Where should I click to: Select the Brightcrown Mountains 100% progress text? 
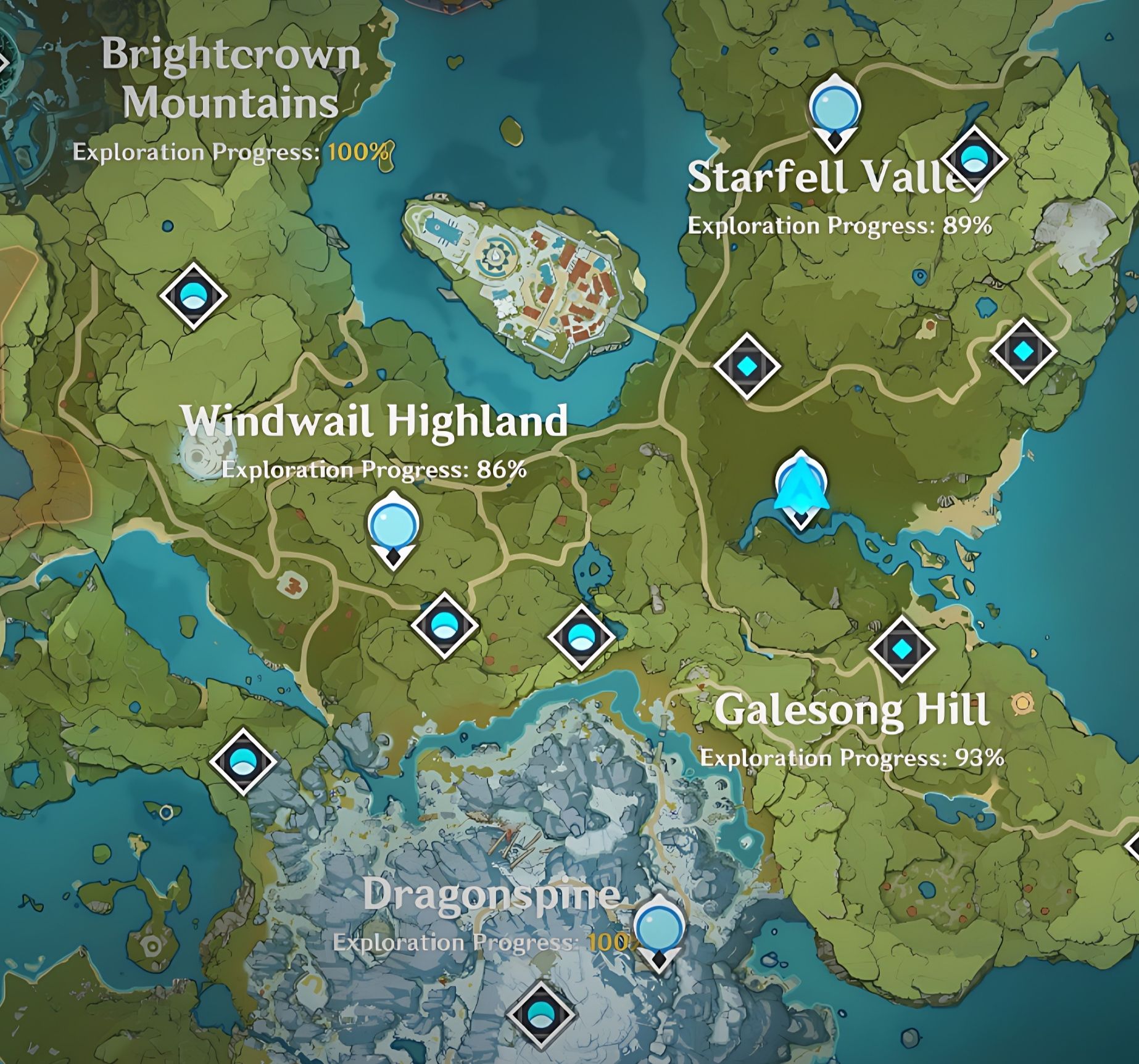pos(230,152)
